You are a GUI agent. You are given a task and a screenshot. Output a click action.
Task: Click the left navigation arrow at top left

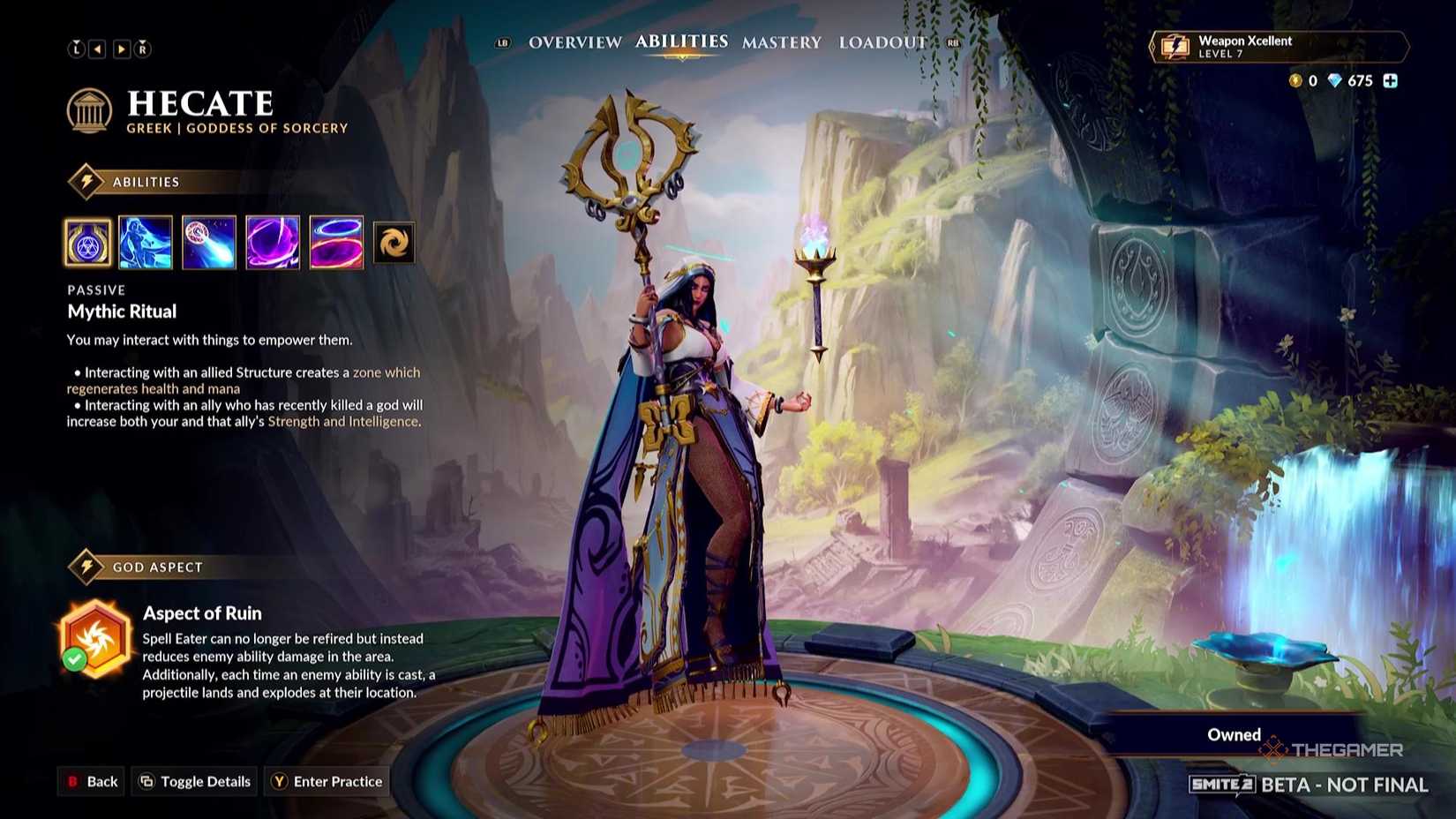click(x=99, y=49)
